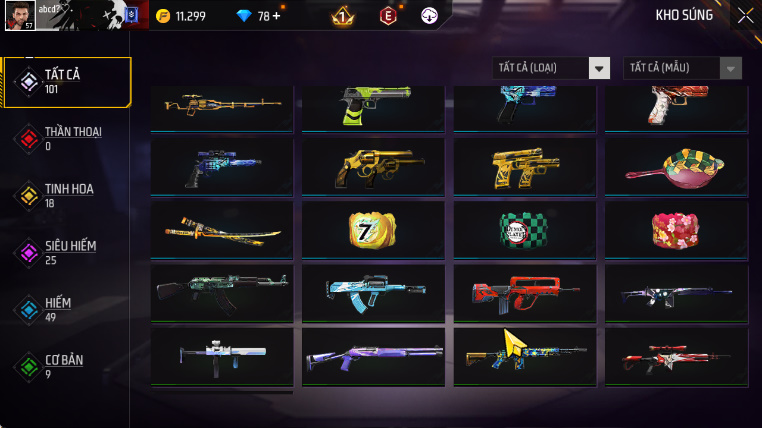
Task: Select the red FAMAS weapon skin
Action: (x=525, y=293)
